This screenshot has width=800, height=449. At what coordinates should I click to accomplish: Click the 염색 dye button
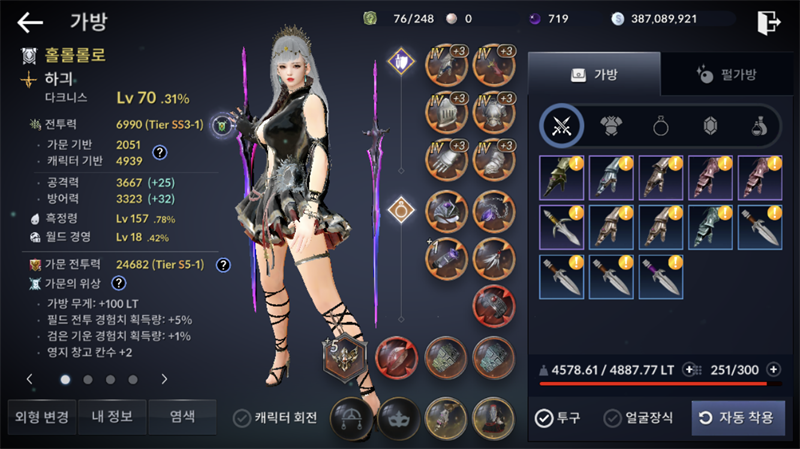click(x=182, y=416)
